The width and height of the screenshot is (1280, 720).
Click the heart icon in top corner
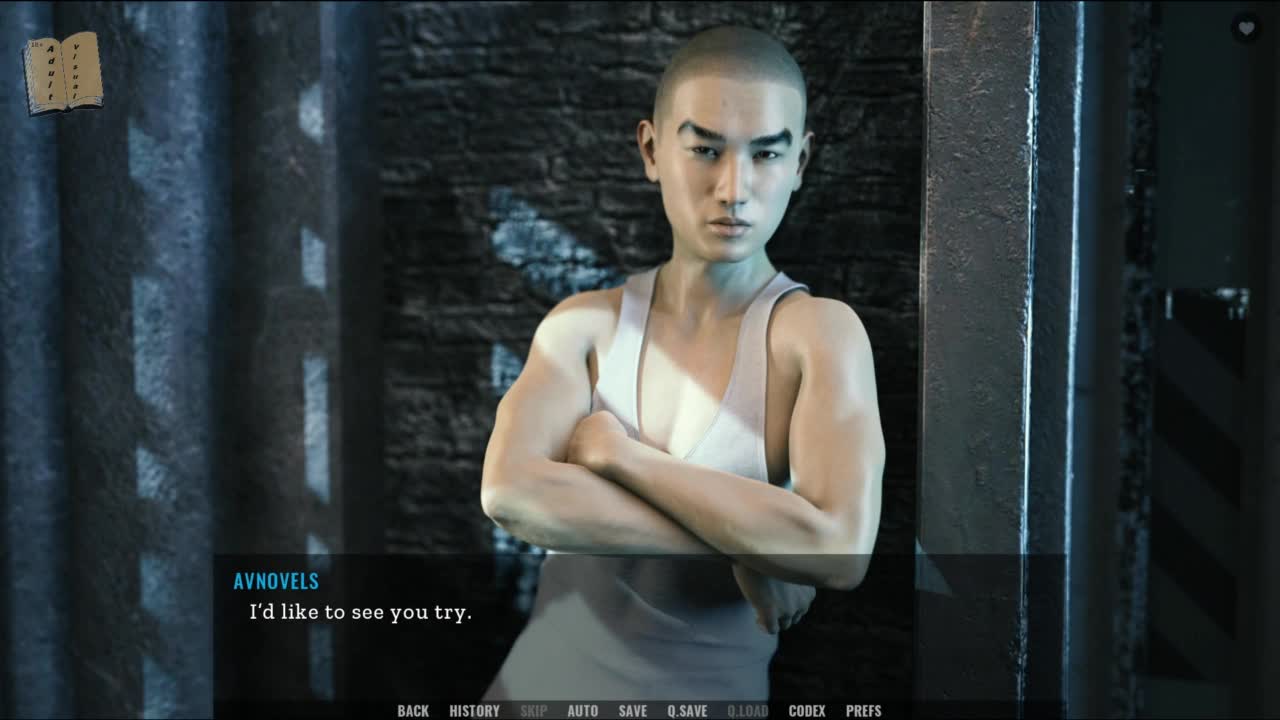click(x=1246, y=29)
